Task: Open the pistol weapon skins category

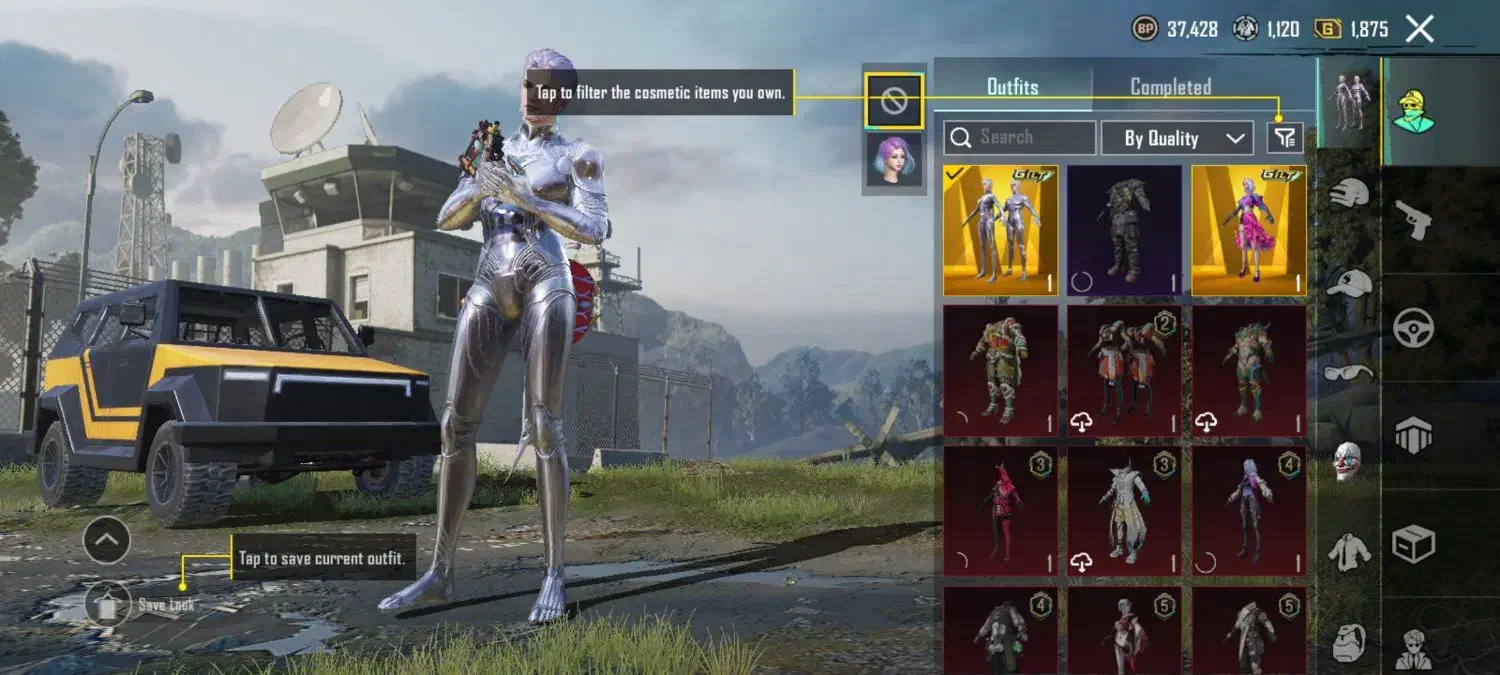Action: 1413,219
